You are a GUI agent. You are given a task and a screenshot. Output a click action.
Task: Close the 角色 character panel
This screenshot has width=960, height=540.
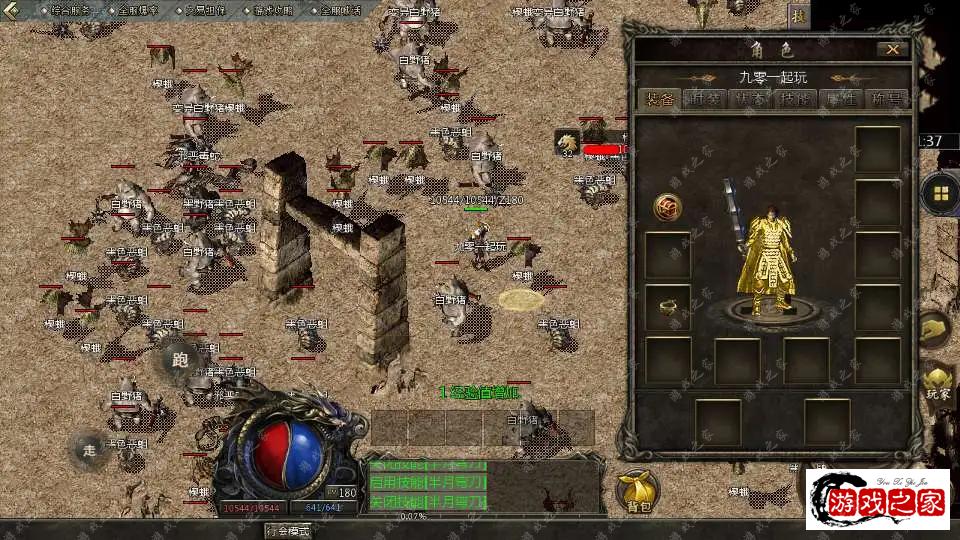(892, 49)
